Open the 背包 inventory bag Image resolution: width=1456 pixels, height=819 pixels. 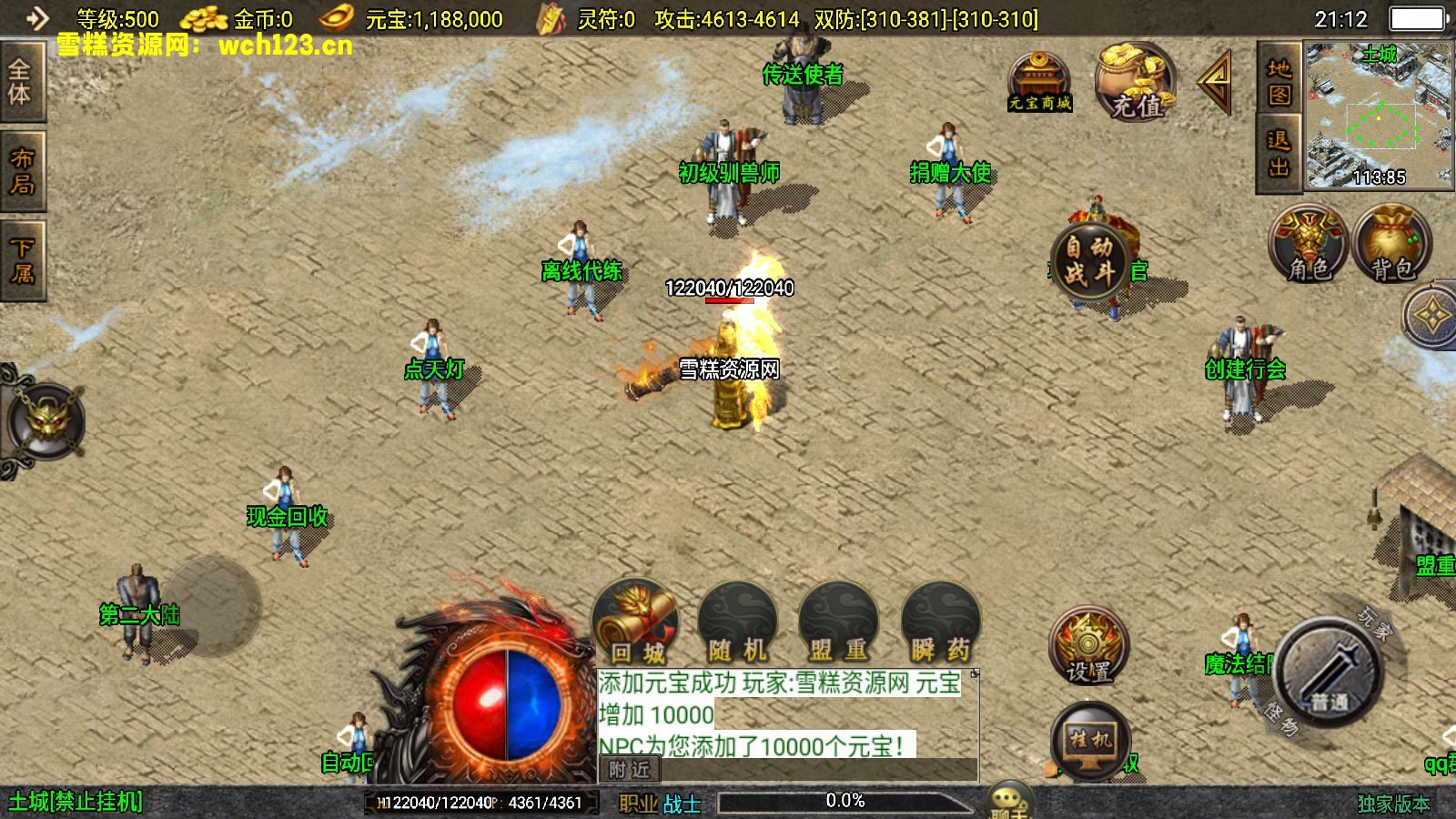pyautogui.click(x=1392, y=244)
